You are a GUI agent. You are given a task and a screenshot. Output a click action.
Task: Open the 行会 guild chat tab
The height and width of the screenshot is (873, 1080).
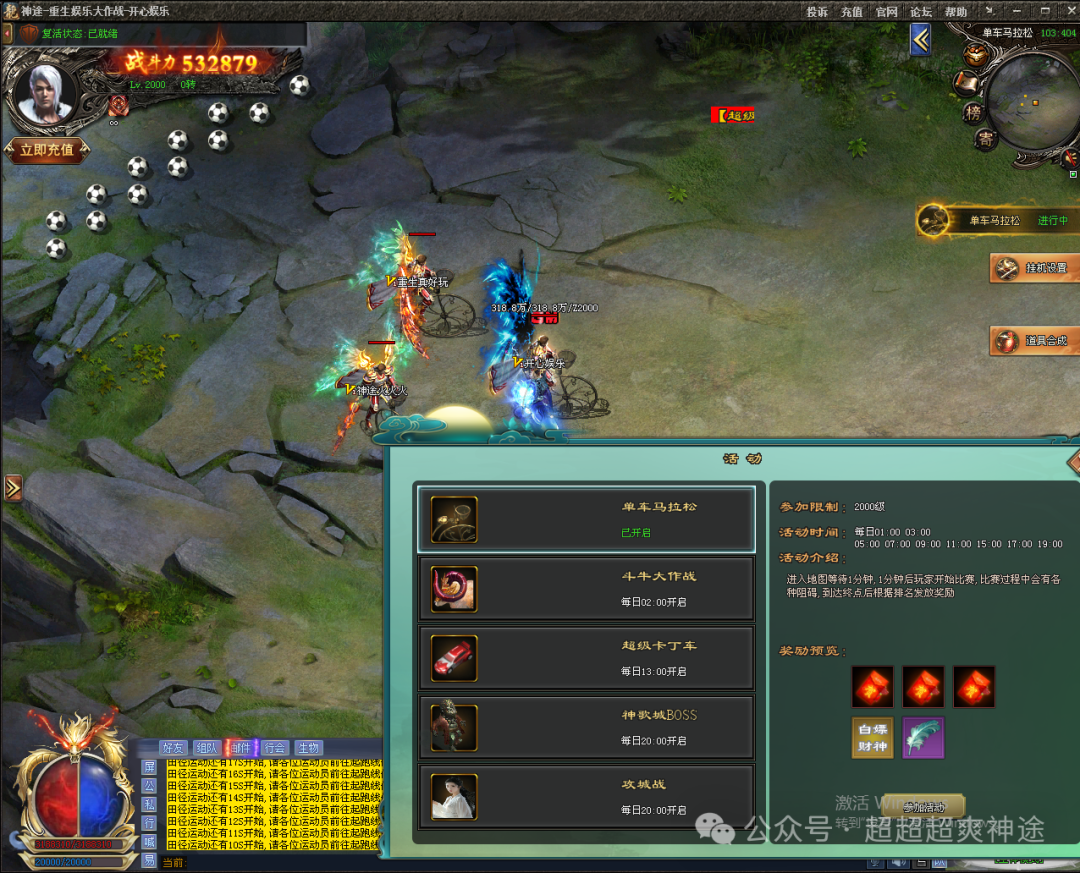click(x=275, y=748)
